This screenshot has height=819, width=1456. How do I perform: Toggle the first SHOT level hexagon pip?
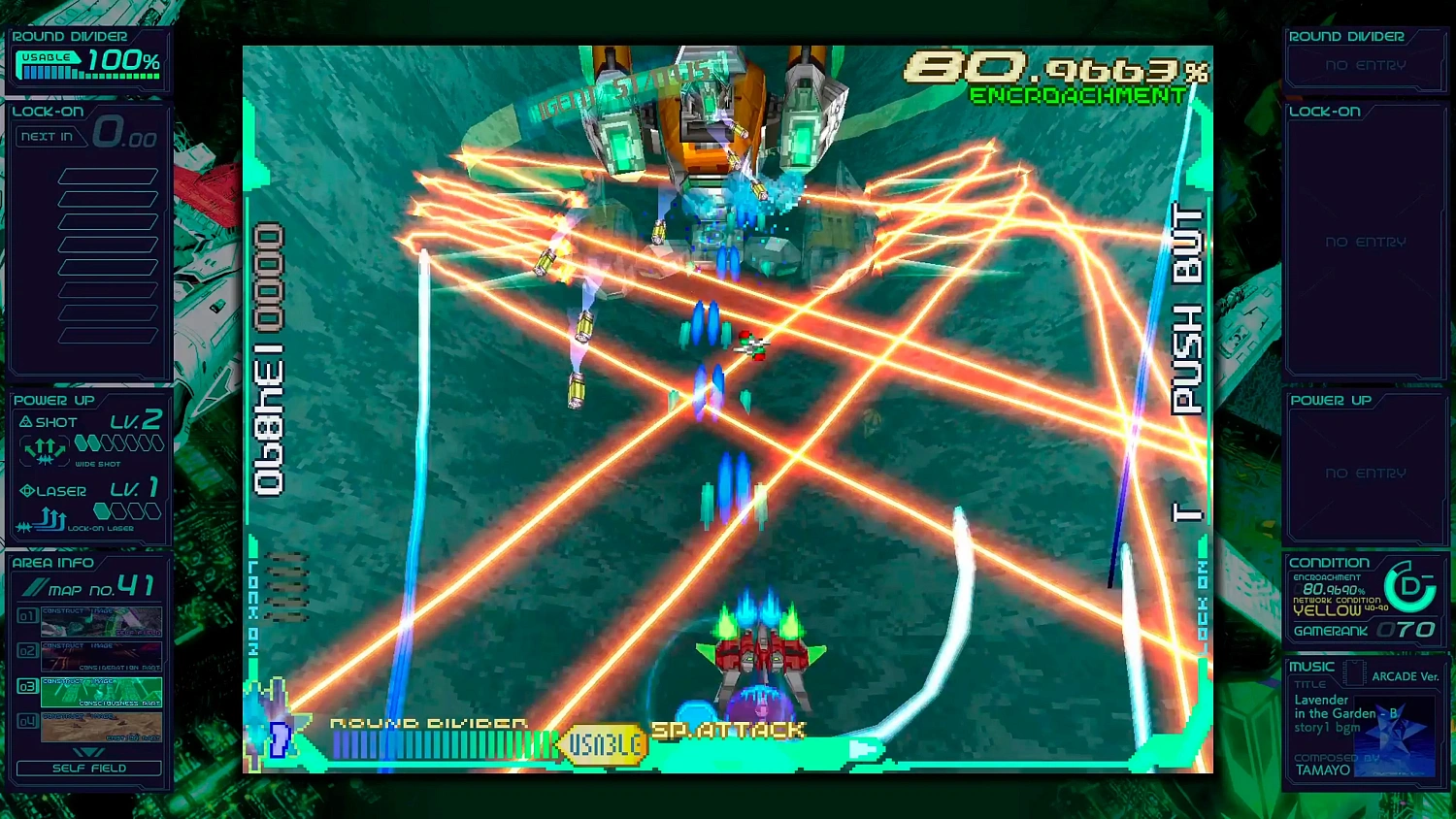tap(83, 442)
